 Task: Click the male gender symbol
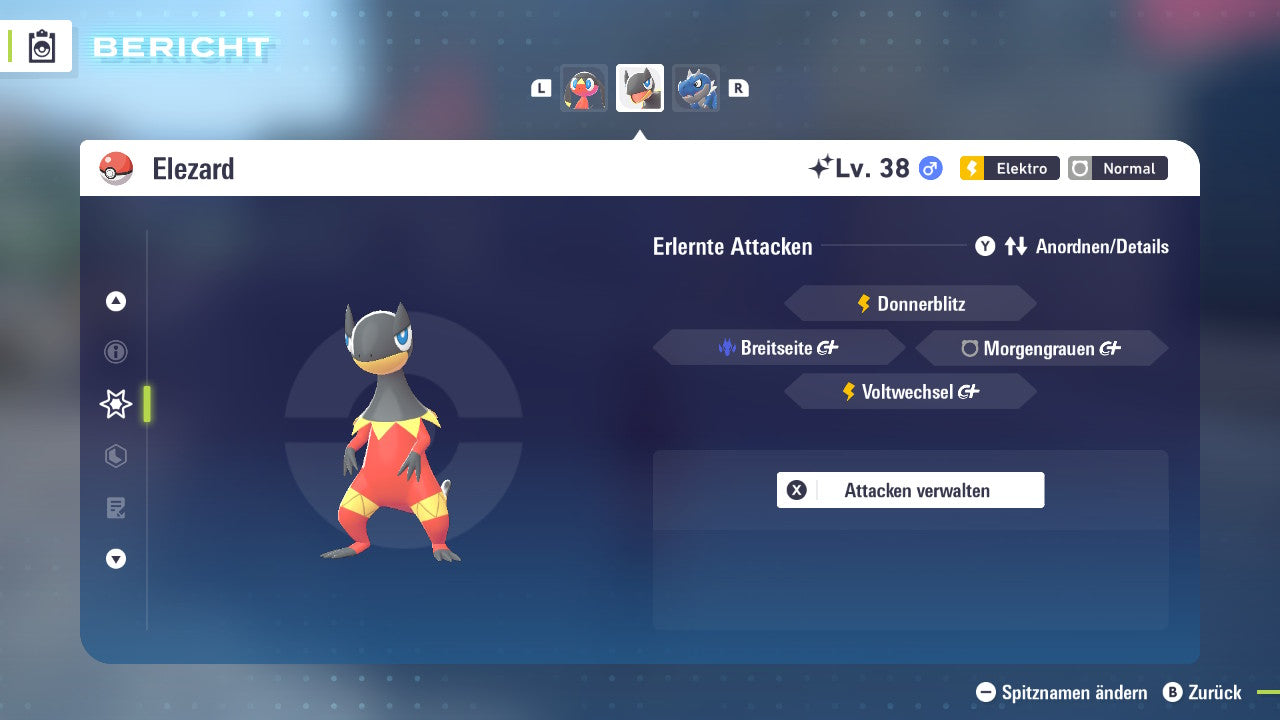(x=928, y=168)
